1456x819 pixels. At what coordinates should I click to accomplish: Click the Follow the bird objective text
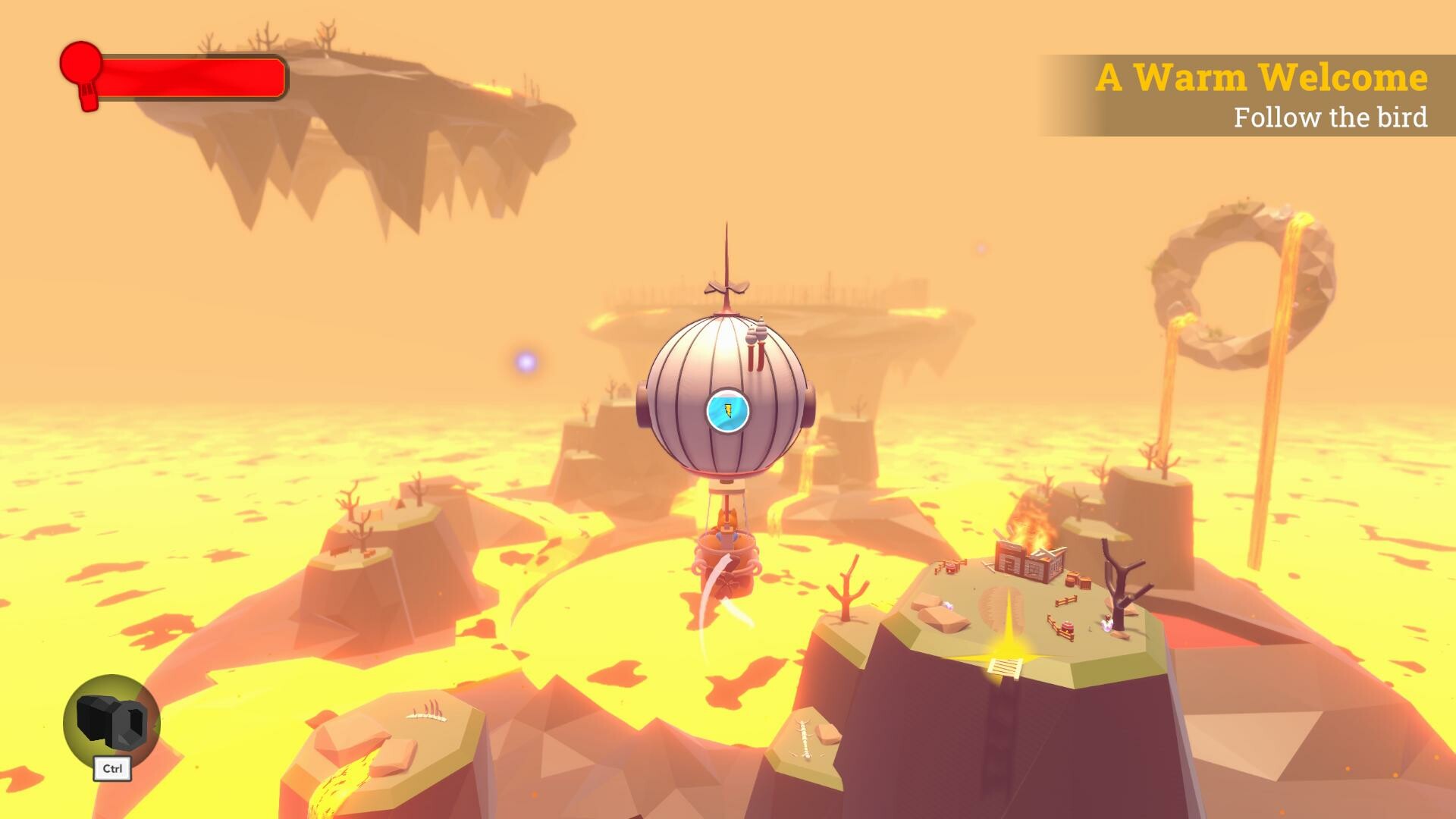pyautogui.click(x=1332, y=118)
